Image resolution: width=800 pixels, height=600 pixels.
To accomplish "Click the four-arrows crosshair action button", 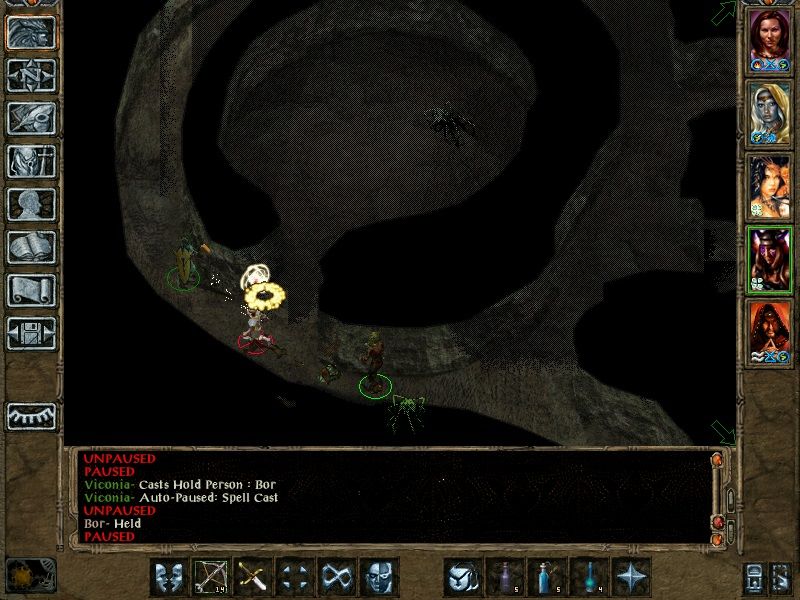I will (295, 577).
